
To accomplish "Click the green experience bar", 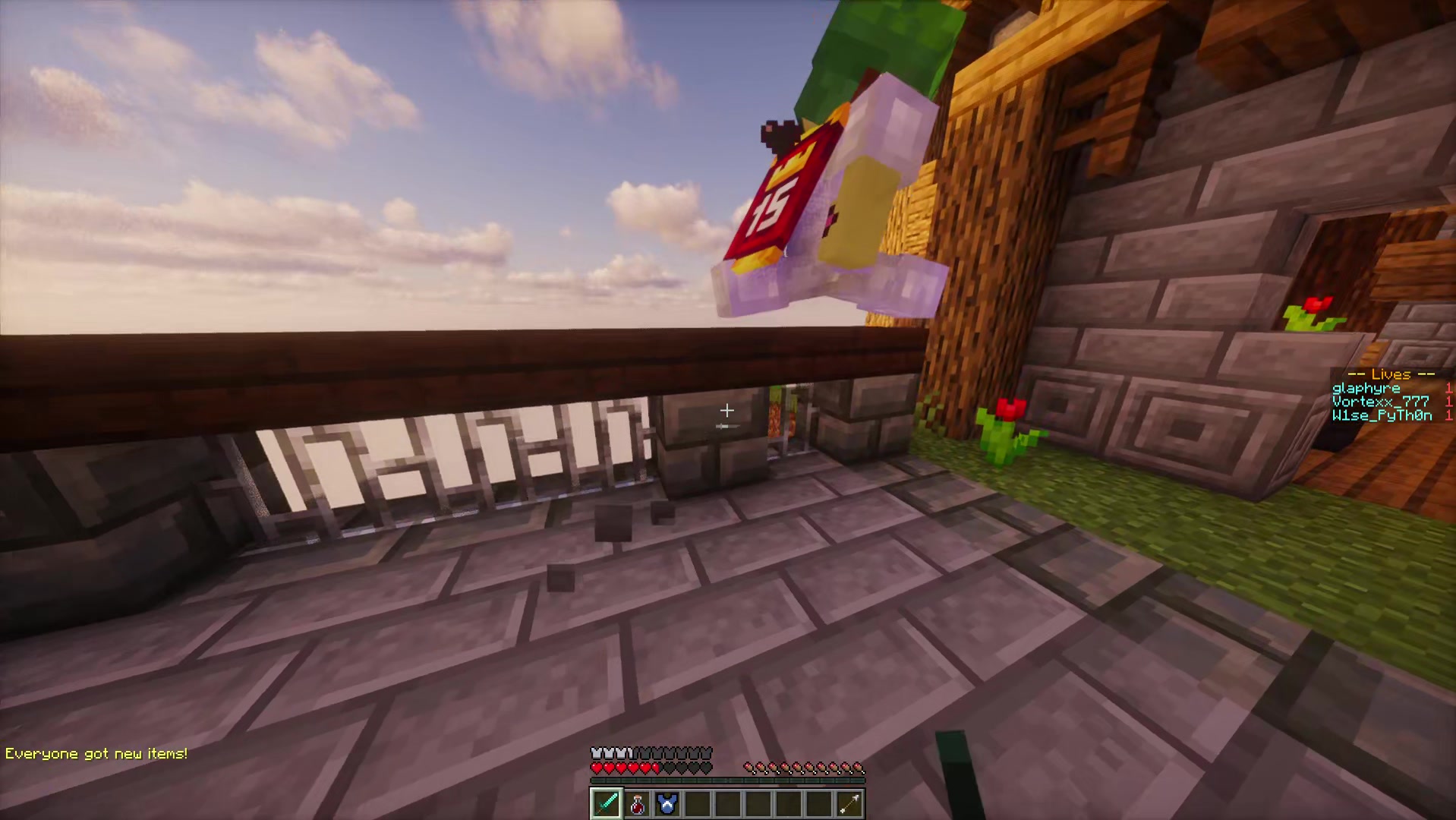I will coord(726,781).
